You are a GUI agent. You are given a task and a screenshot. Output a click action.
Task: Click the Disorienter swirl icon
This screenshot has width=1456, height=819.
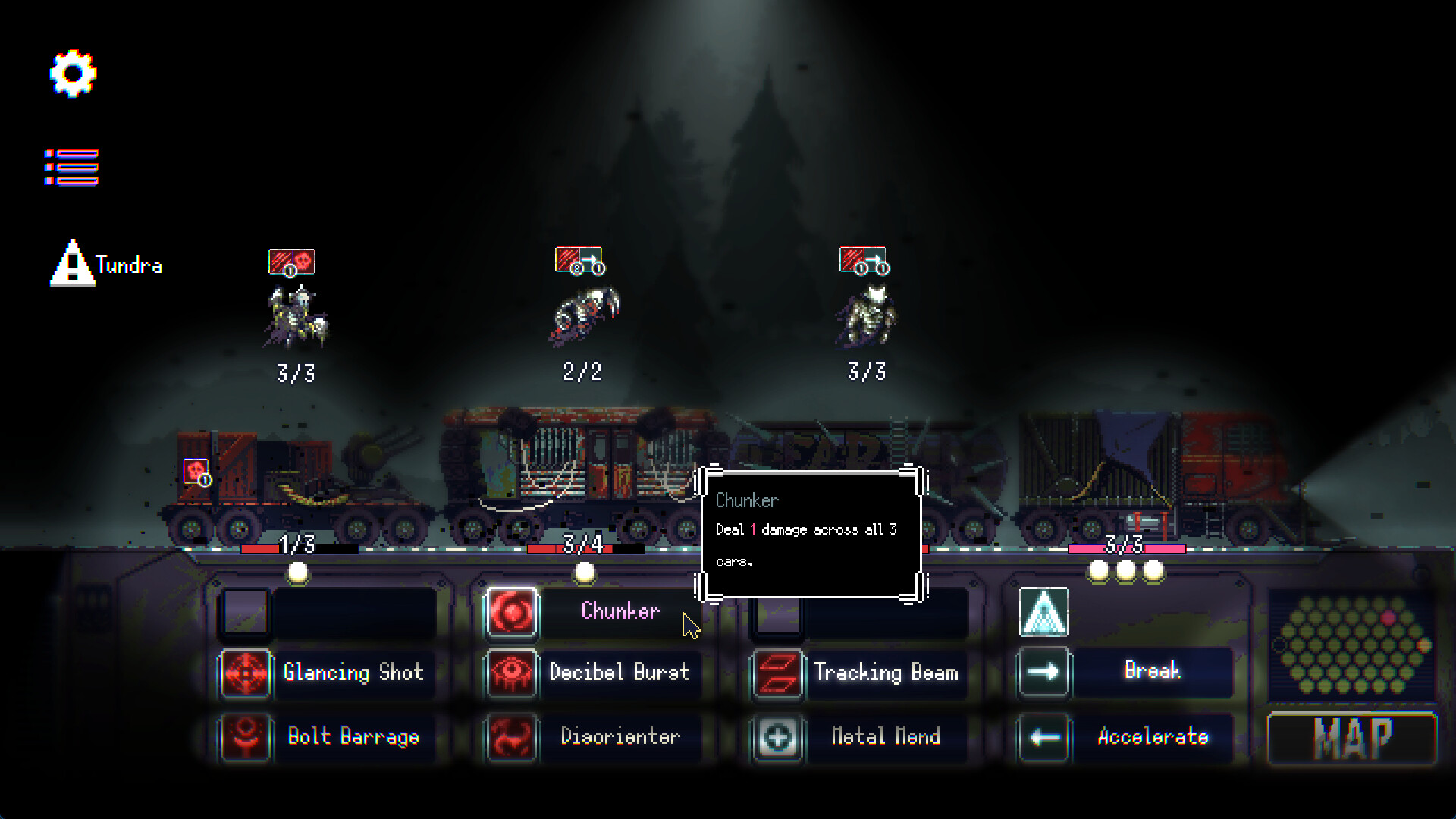point(511,736)
